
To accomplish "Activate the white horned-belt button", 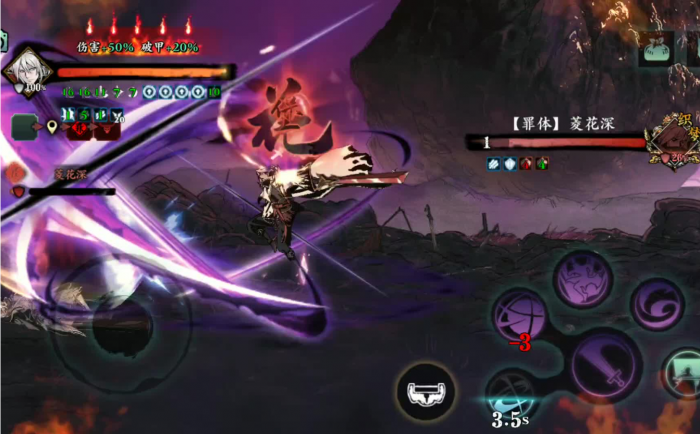I will point(427,391).
